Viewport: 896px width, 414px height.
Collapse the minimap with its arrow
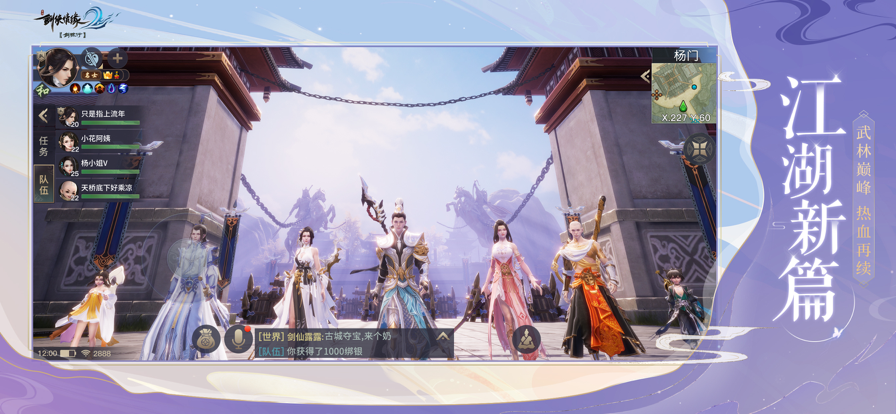click(x=645, y=76)
